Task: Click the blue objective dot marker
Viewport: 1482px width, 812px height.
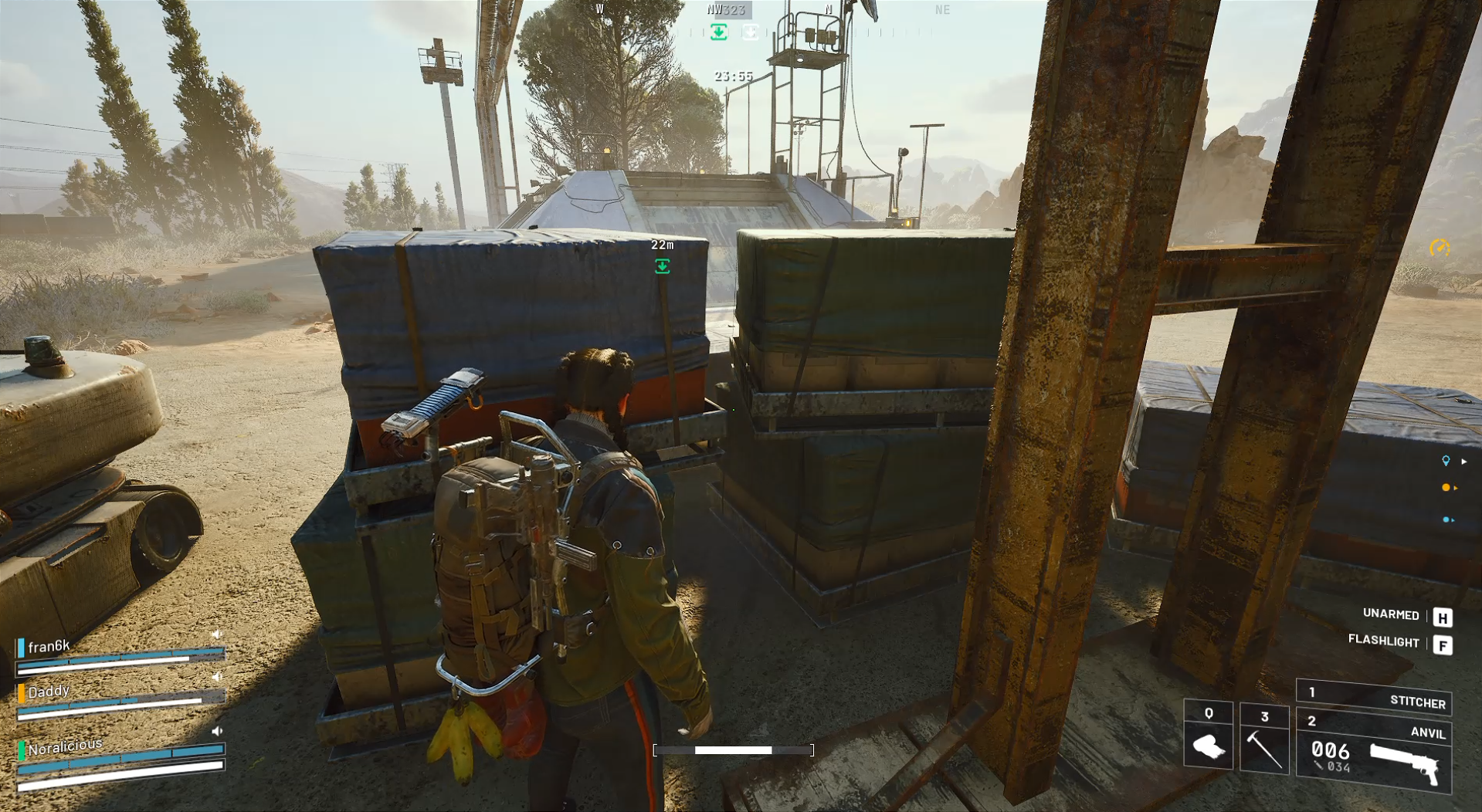Action: 1446,519
